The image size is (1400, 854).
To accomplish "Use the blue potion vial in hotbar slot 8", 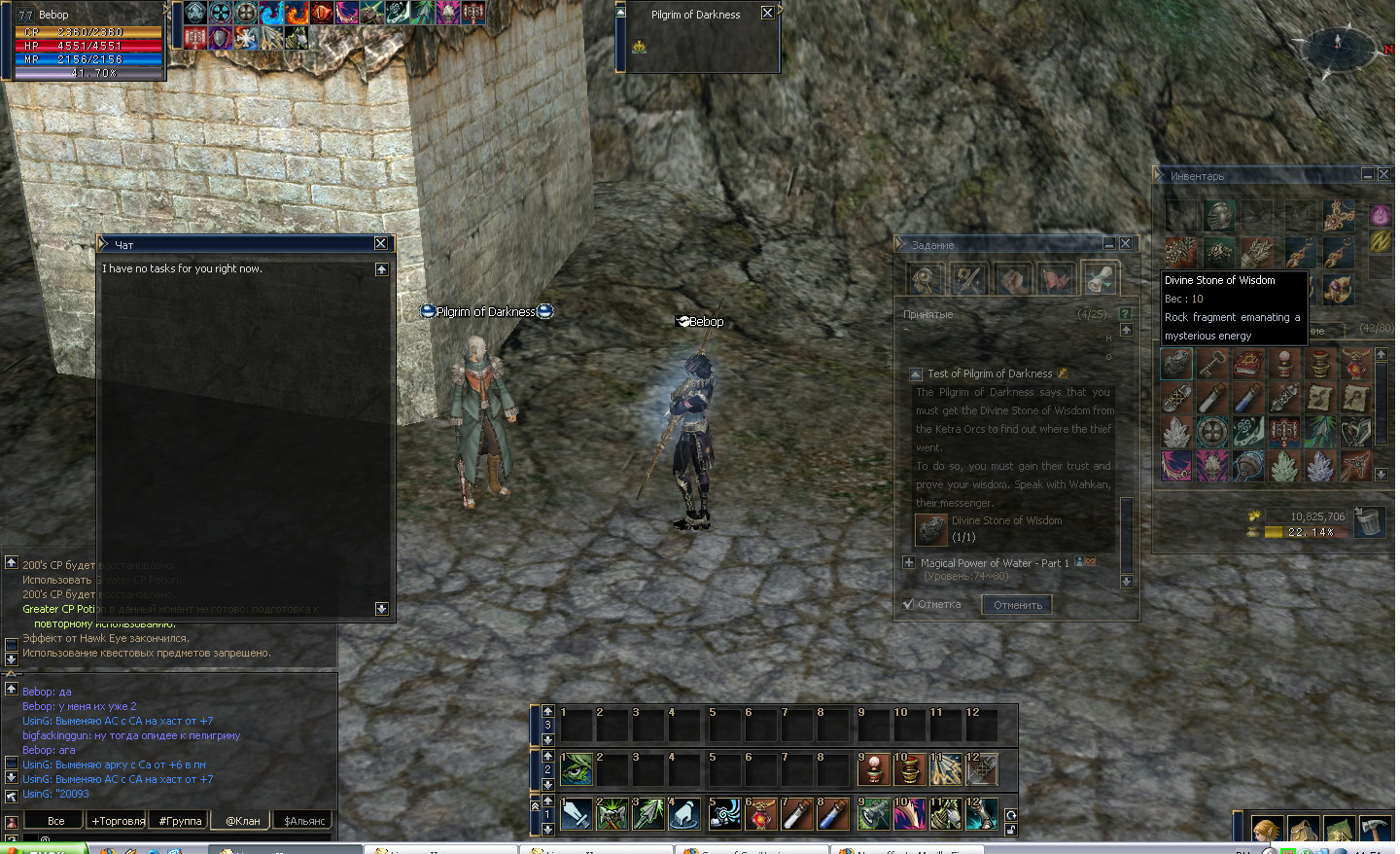I will point(833,814).
